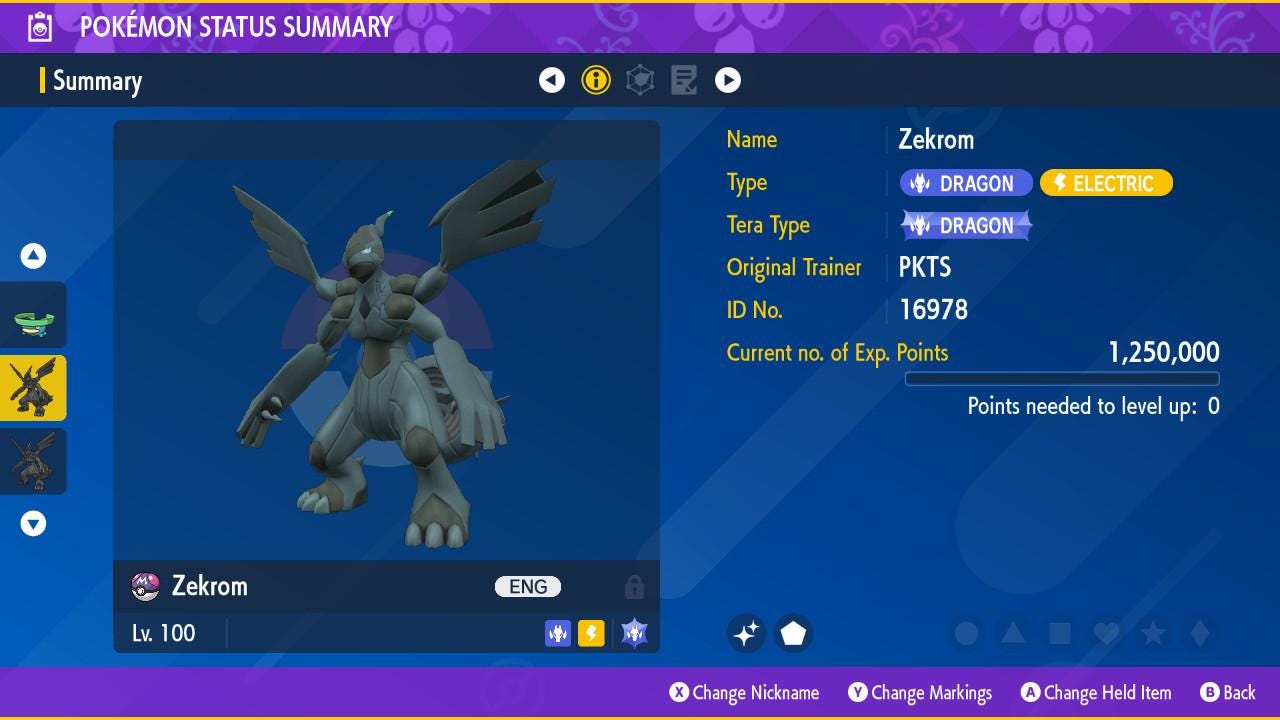Select the highlighted Zekrom party thumbnail
The height and width of the screenshot is (720, 1280).
[34, 388]
